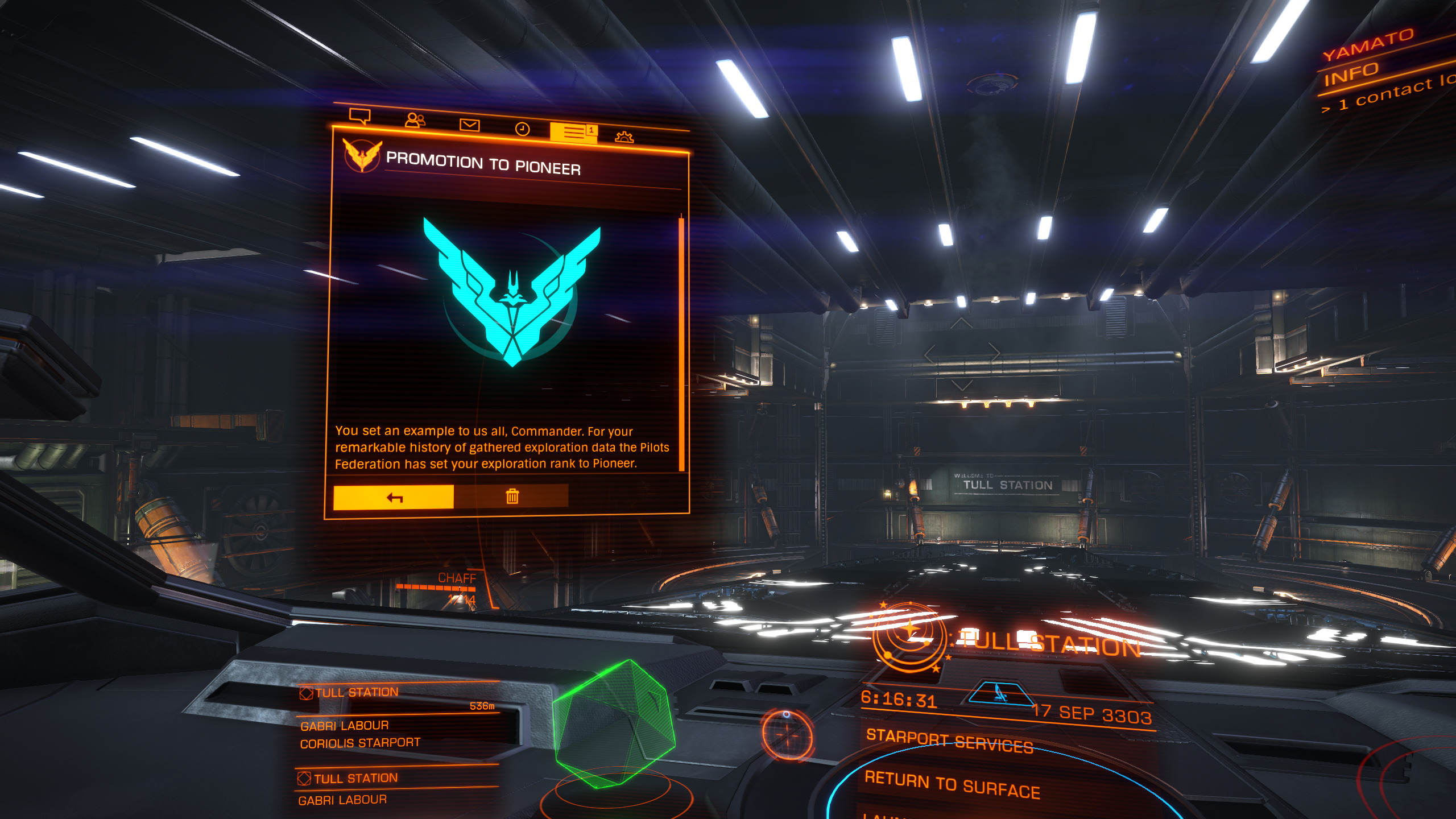Viewport: 1456px width, 819px height.
Task: Open the comms settings gear tab
Action: [624, 136]
